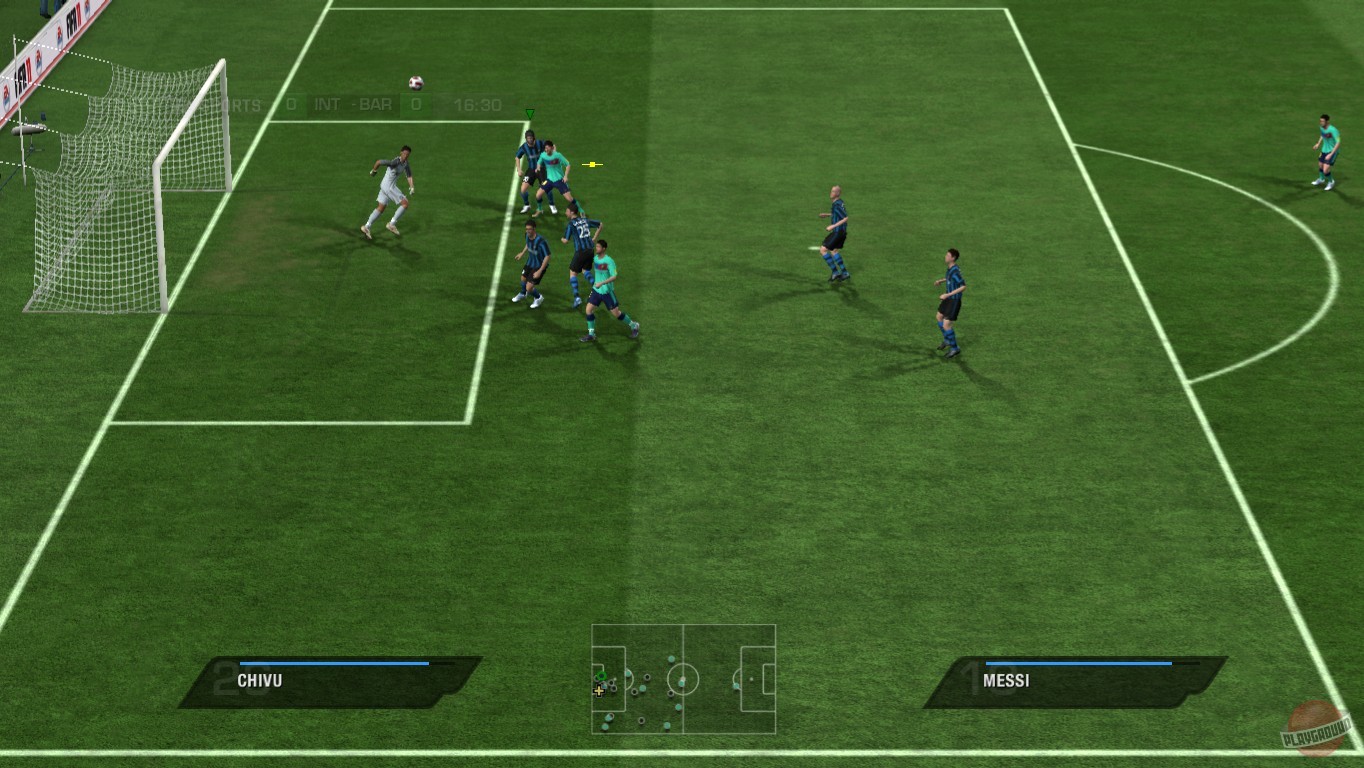Click the yellow controlled-player marker near Messi
Screen dimensions: 1364x768
(x=591, y=164)
